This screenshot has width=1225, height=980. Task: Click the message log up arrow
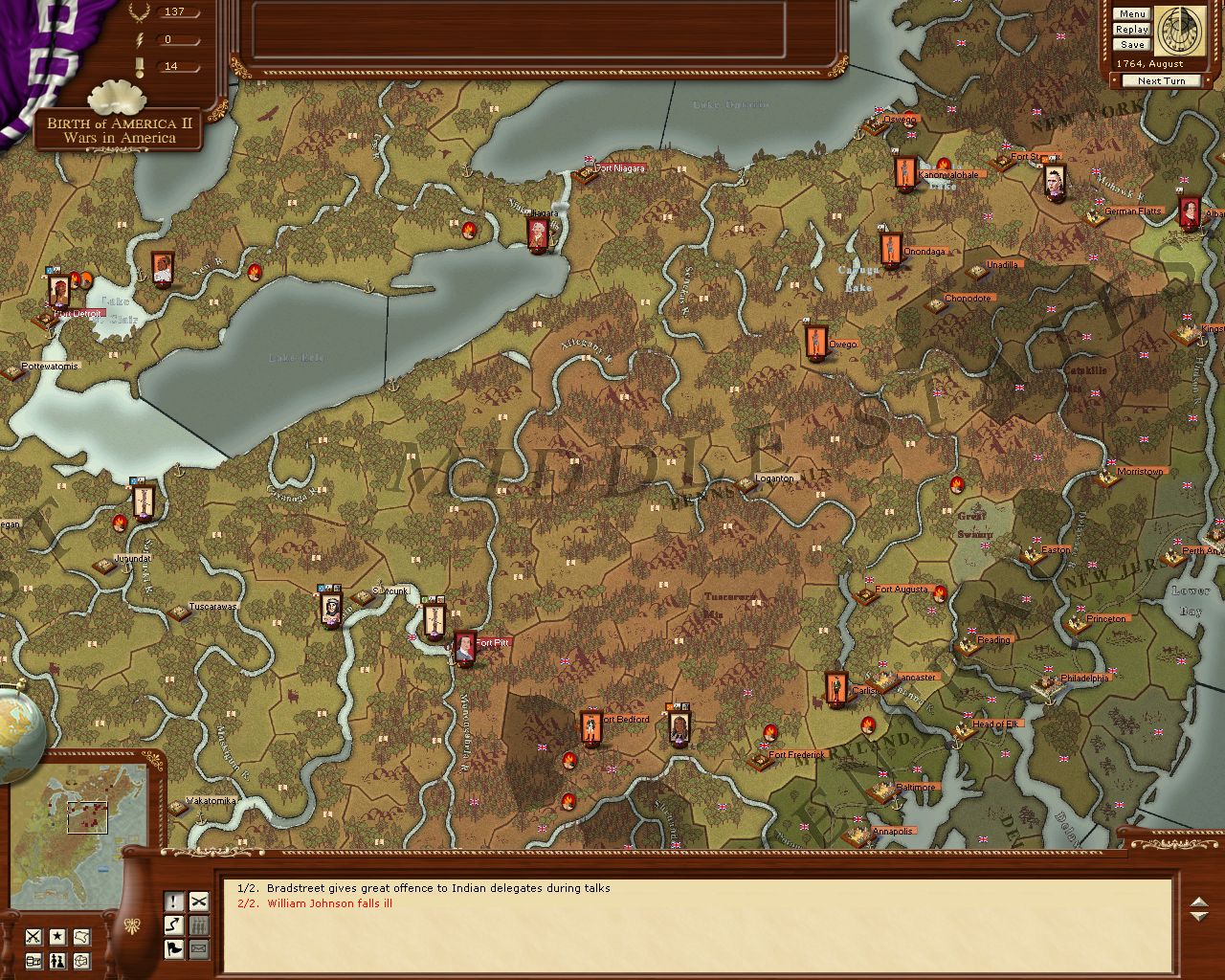point(1199,902)
